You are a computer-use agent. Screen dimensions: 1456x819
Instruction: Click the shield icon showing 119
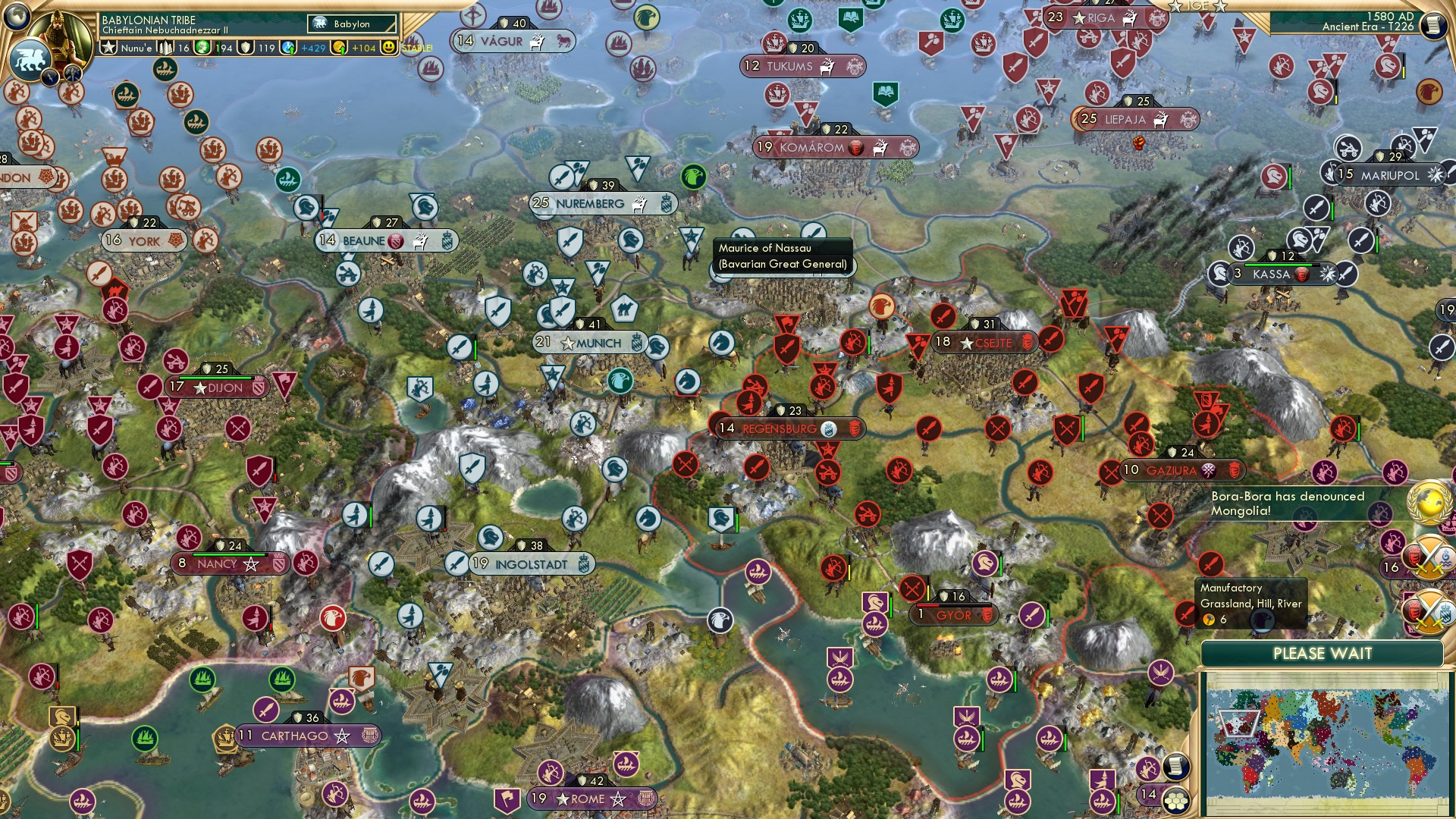(245, 47)
